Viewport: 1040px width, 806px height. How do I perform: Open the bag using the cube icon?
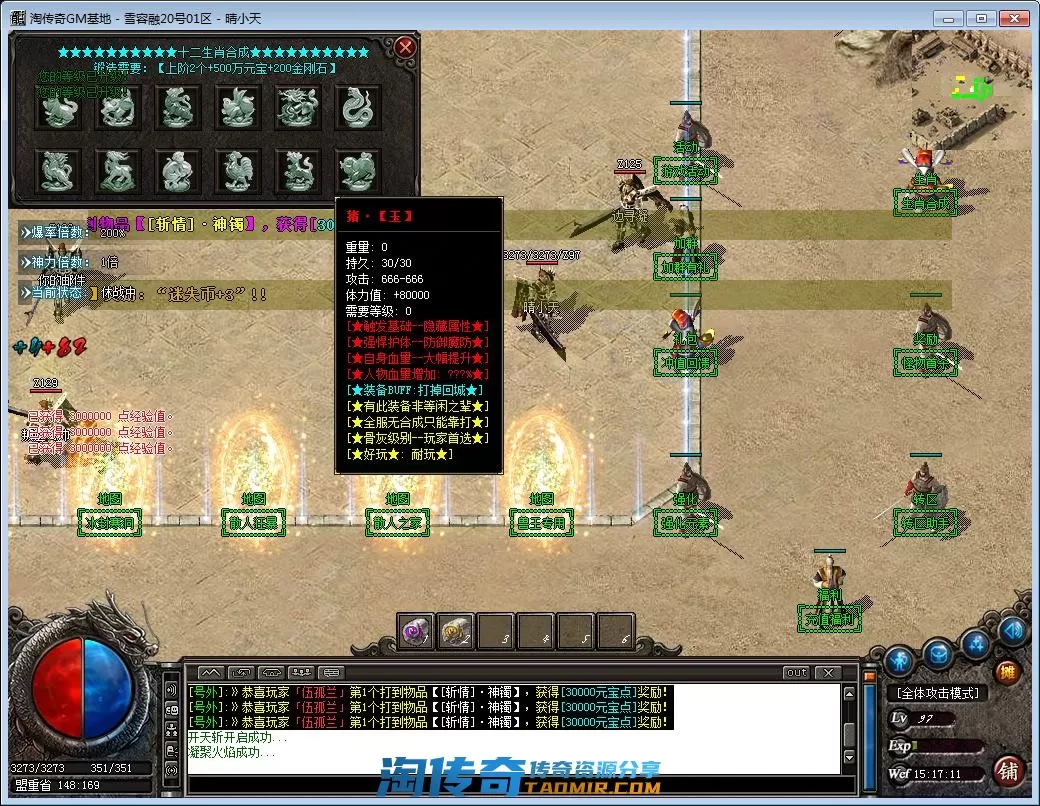coord(938,655)
